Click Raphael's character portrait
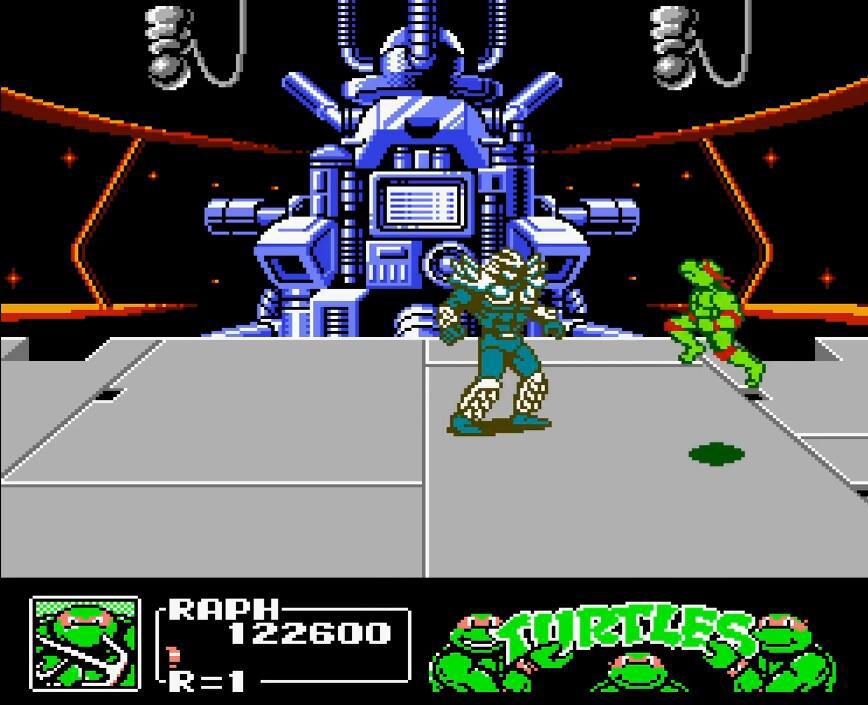The height and width of the screenshot is (705, 868). pos(85,643)
